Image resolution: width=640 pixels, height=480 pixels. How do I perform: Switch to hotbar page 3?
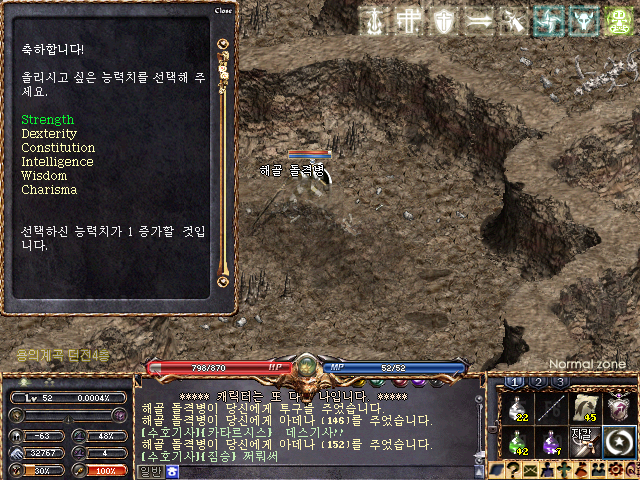click(x=560, y=382)
